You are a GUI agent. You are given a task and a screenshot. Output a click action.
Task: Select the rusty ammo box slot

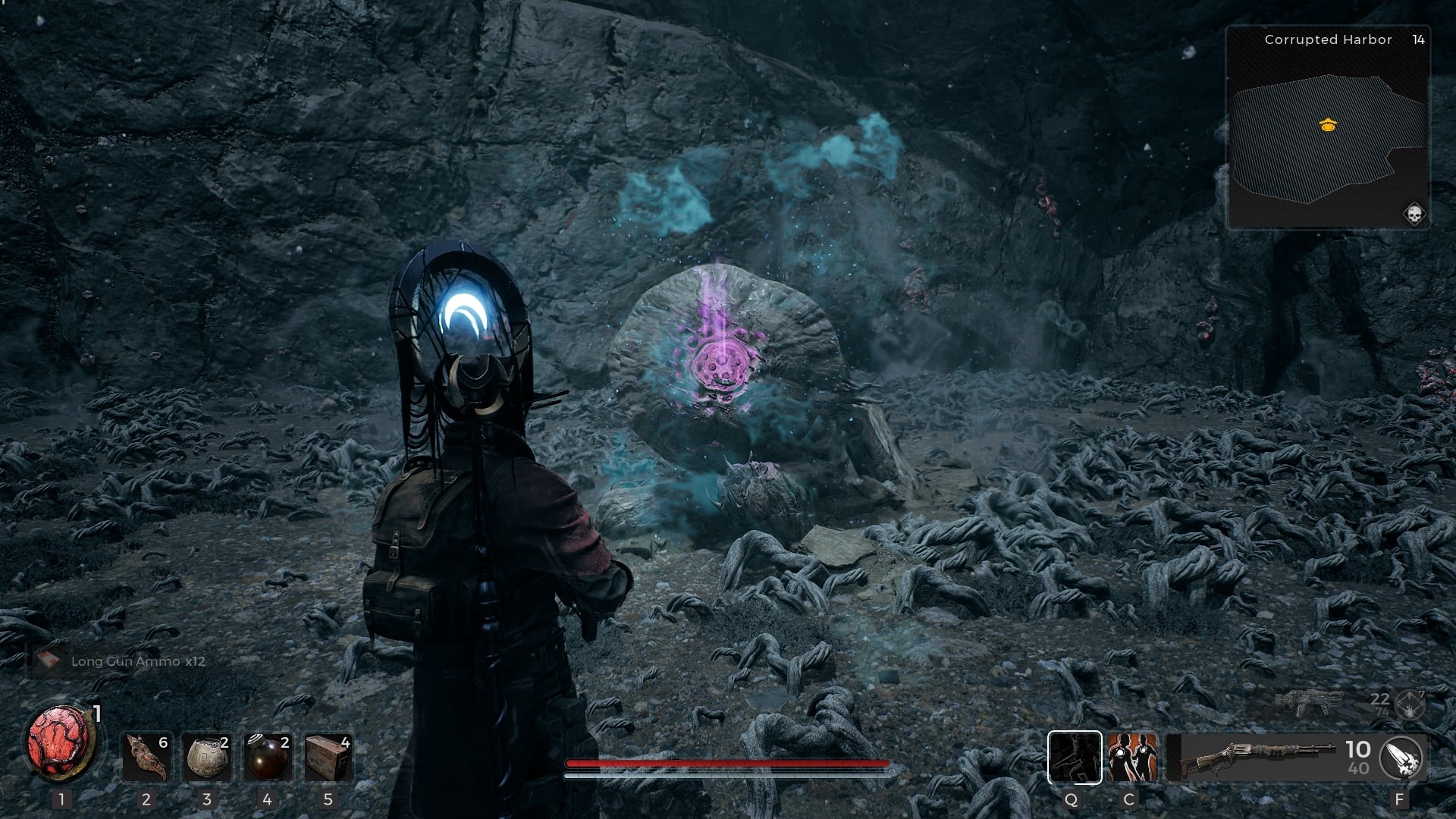click(328, 757)
